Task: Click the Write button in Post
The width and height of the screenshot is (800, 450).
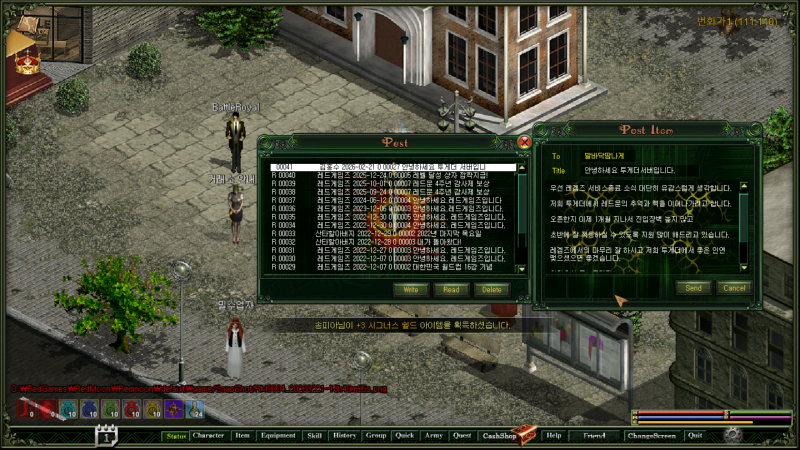Action: coord(410,289)
